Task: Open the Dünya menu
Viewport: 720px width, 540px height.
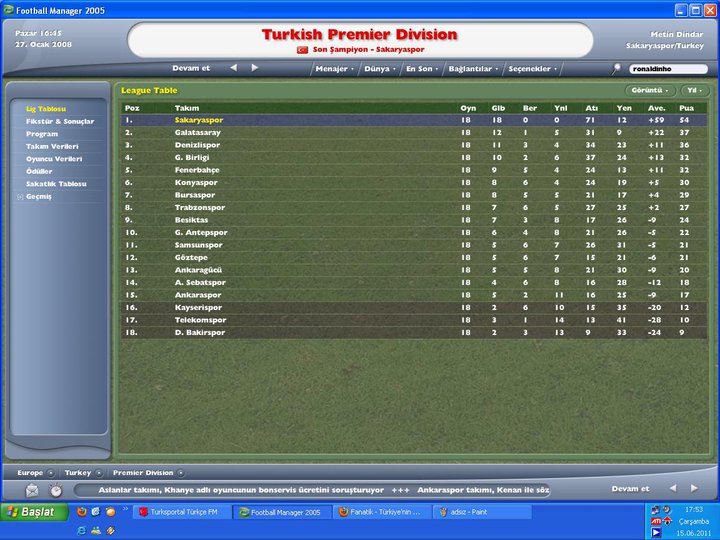Action: click(378, 69)
